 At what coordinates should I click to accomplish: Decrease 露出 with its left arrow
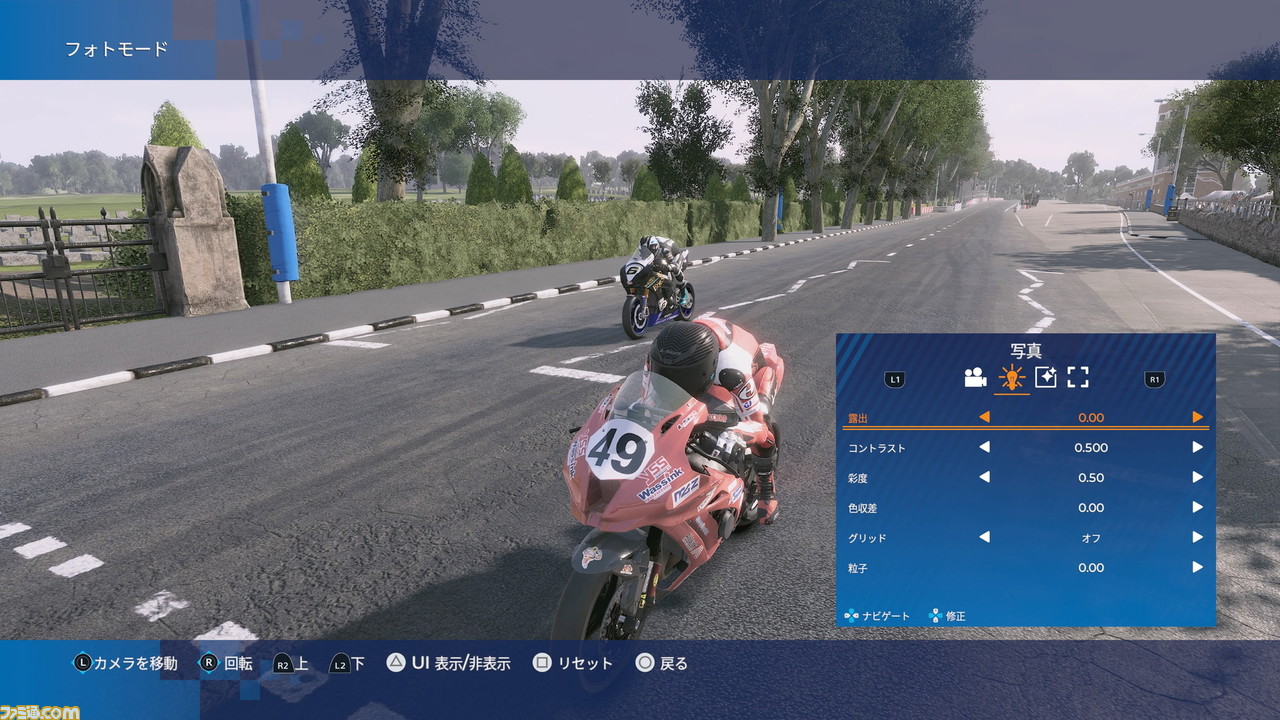pyautogui.click(x=984, y=417)
